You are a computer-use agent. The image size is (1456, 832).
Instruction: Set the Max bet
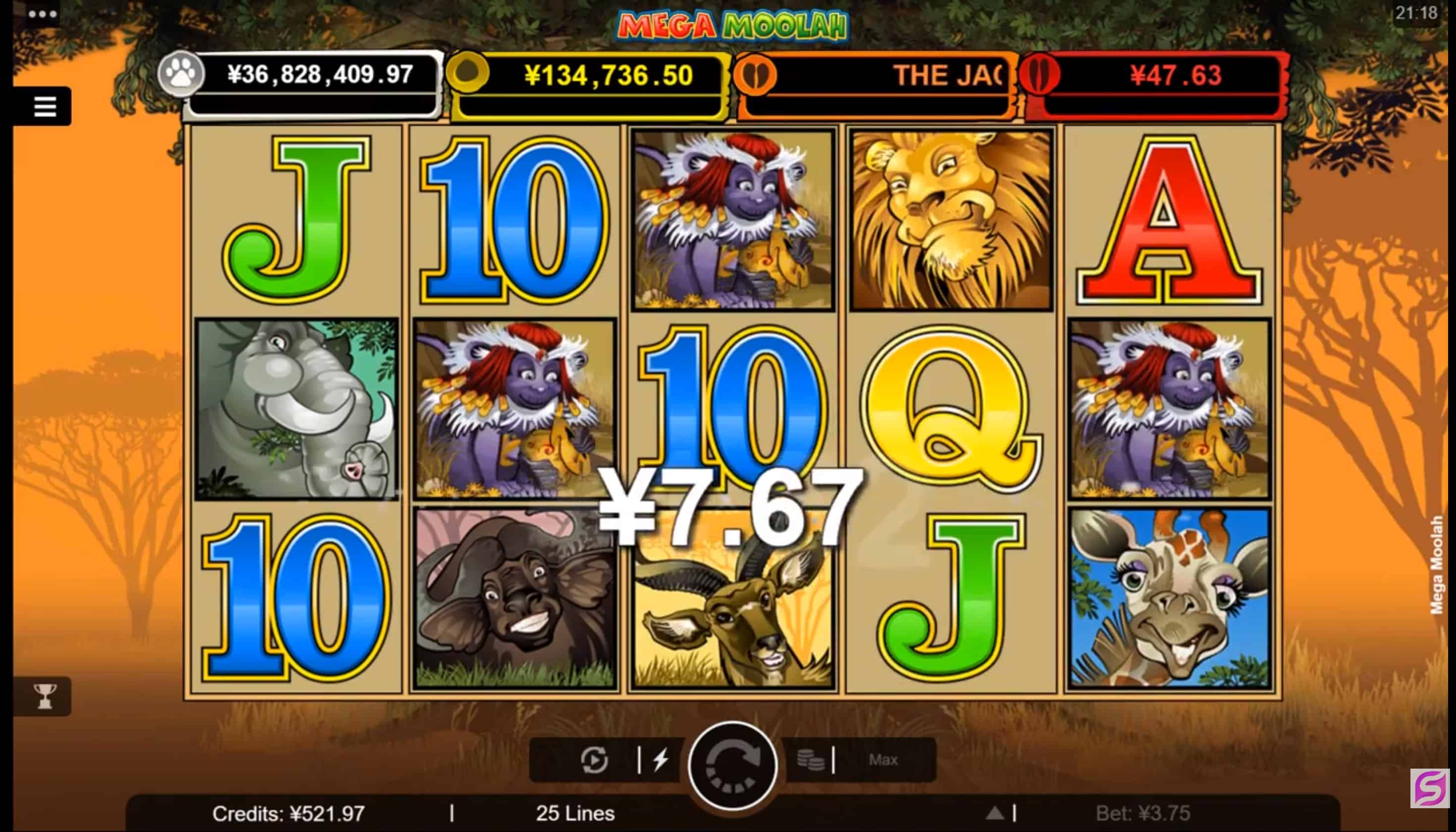coord(883,760)
